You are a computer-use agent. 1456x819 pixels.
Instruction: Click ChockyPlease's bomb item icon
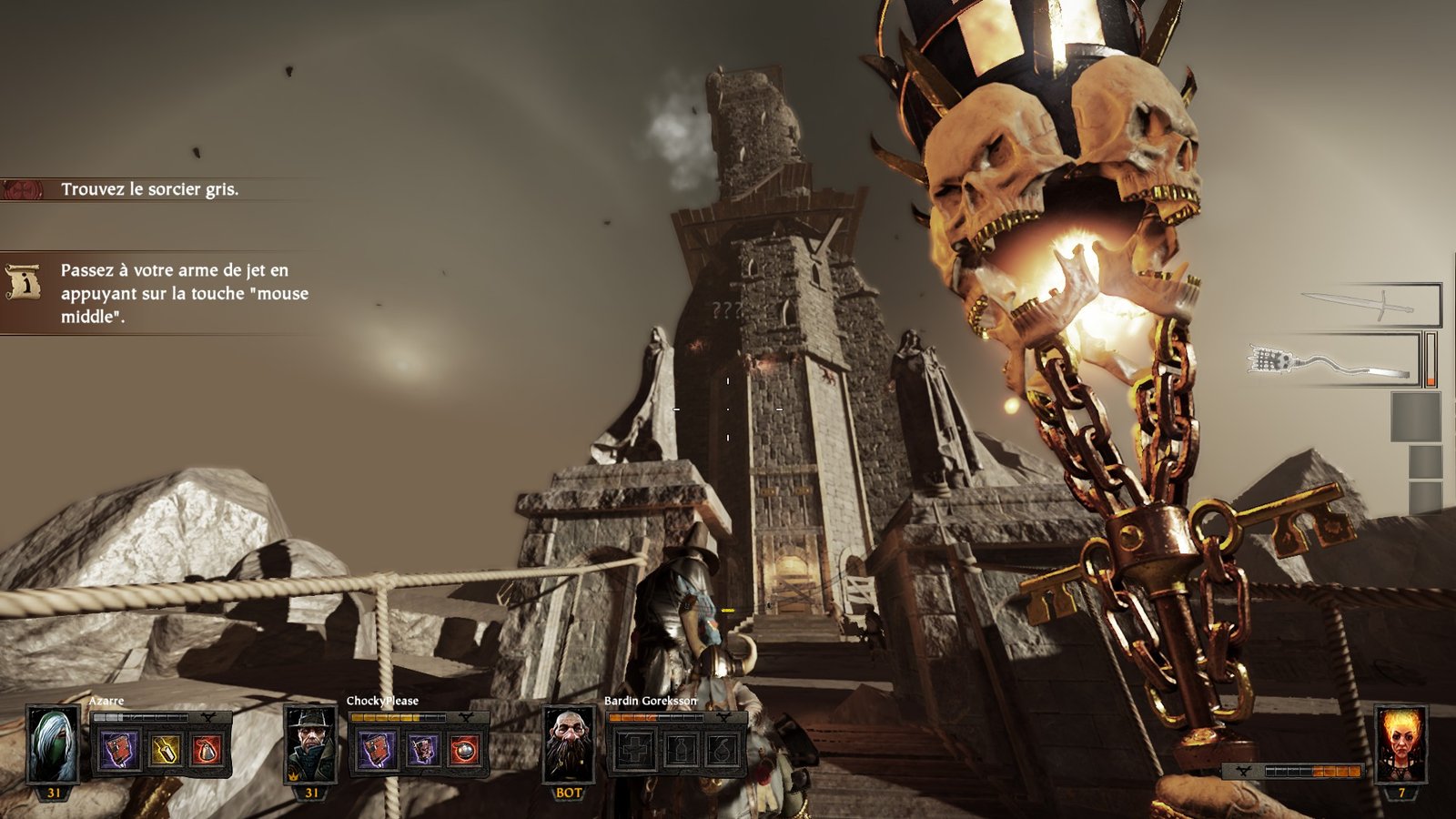click(465, 751)
